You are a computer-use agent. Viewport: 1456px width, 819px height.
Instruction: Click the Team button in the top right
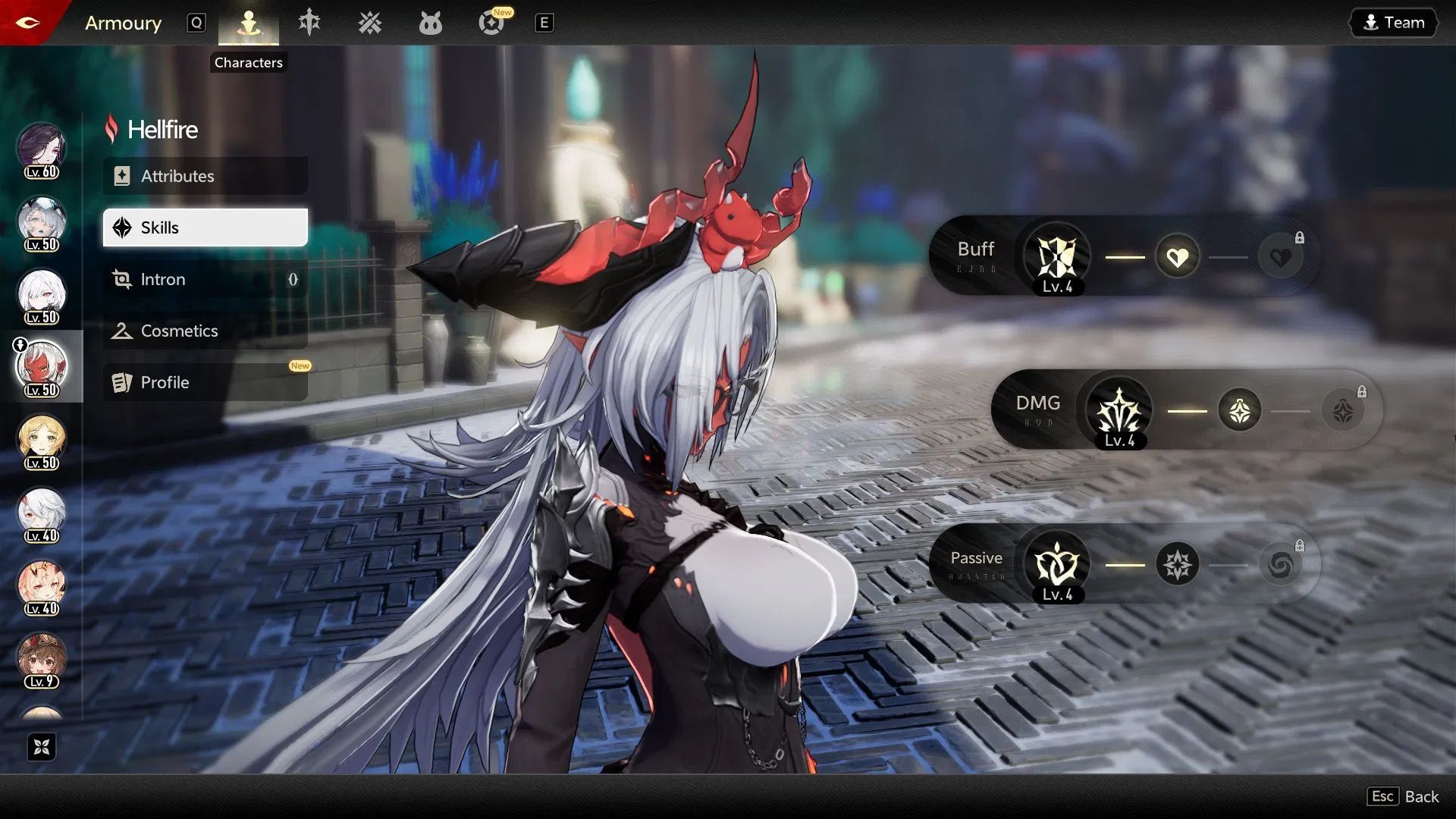click(1392, 22)
